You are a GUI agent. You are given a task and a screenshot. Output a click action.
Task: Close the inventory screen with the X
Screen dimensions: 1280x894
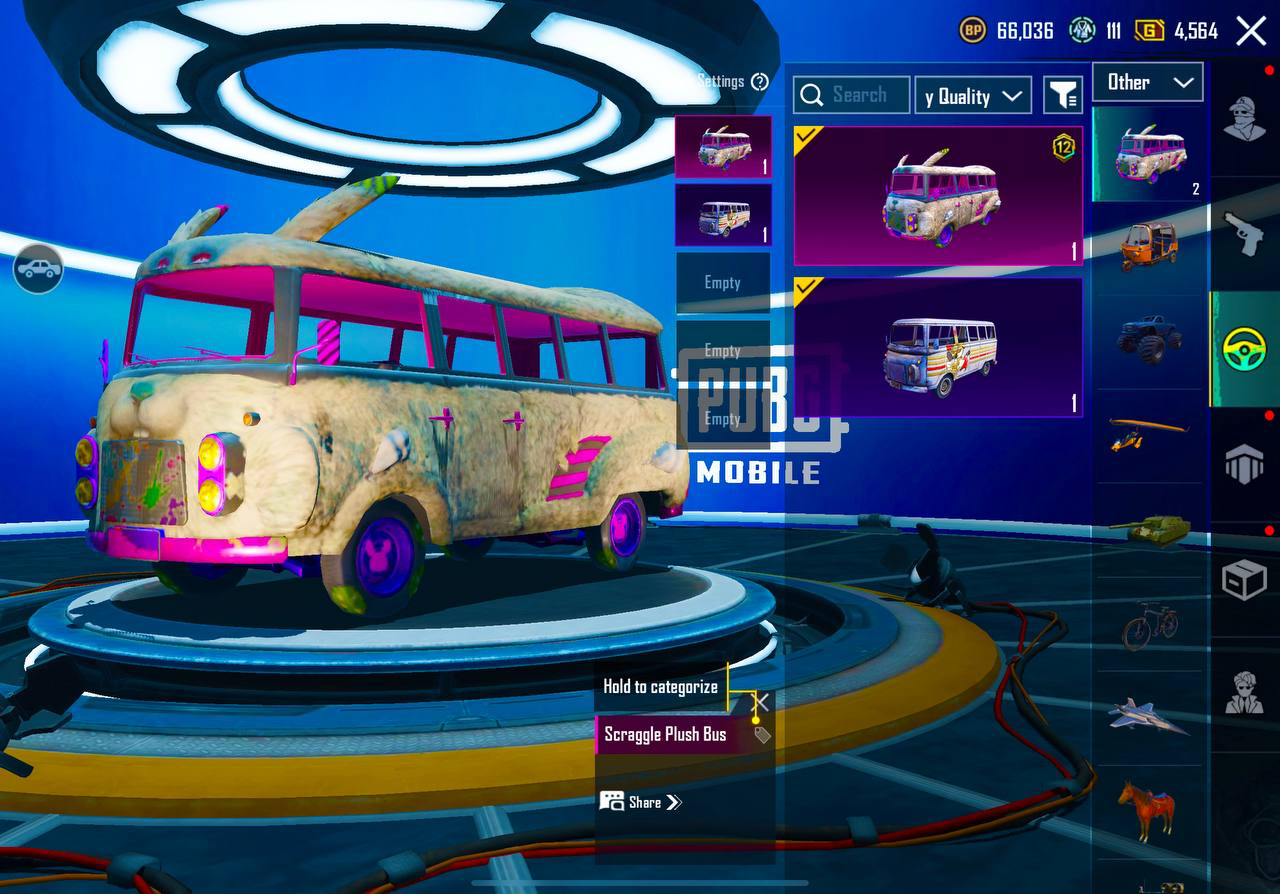click(x=1251, y=31)
